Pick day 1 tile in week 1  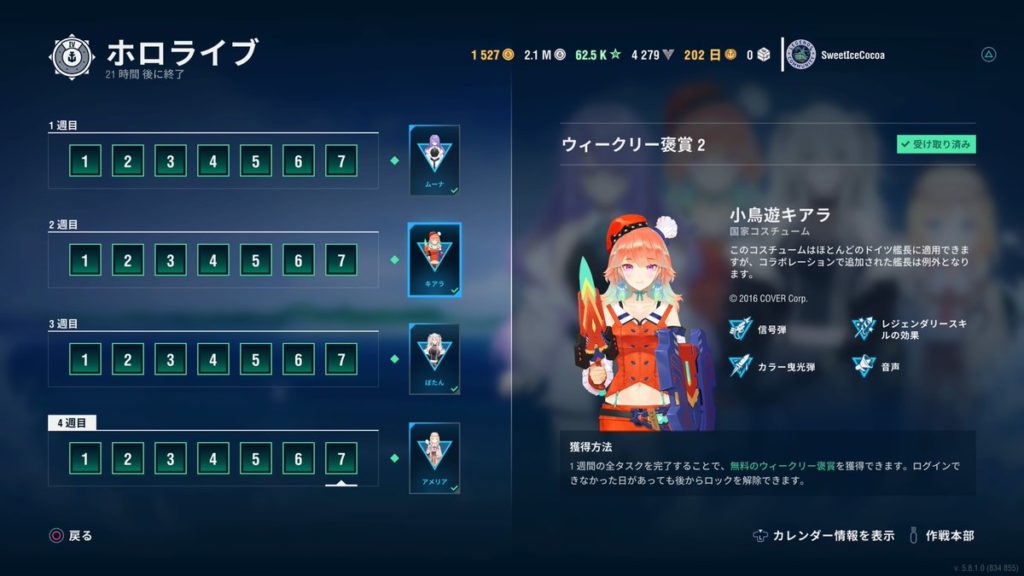(x=85, y=161)
